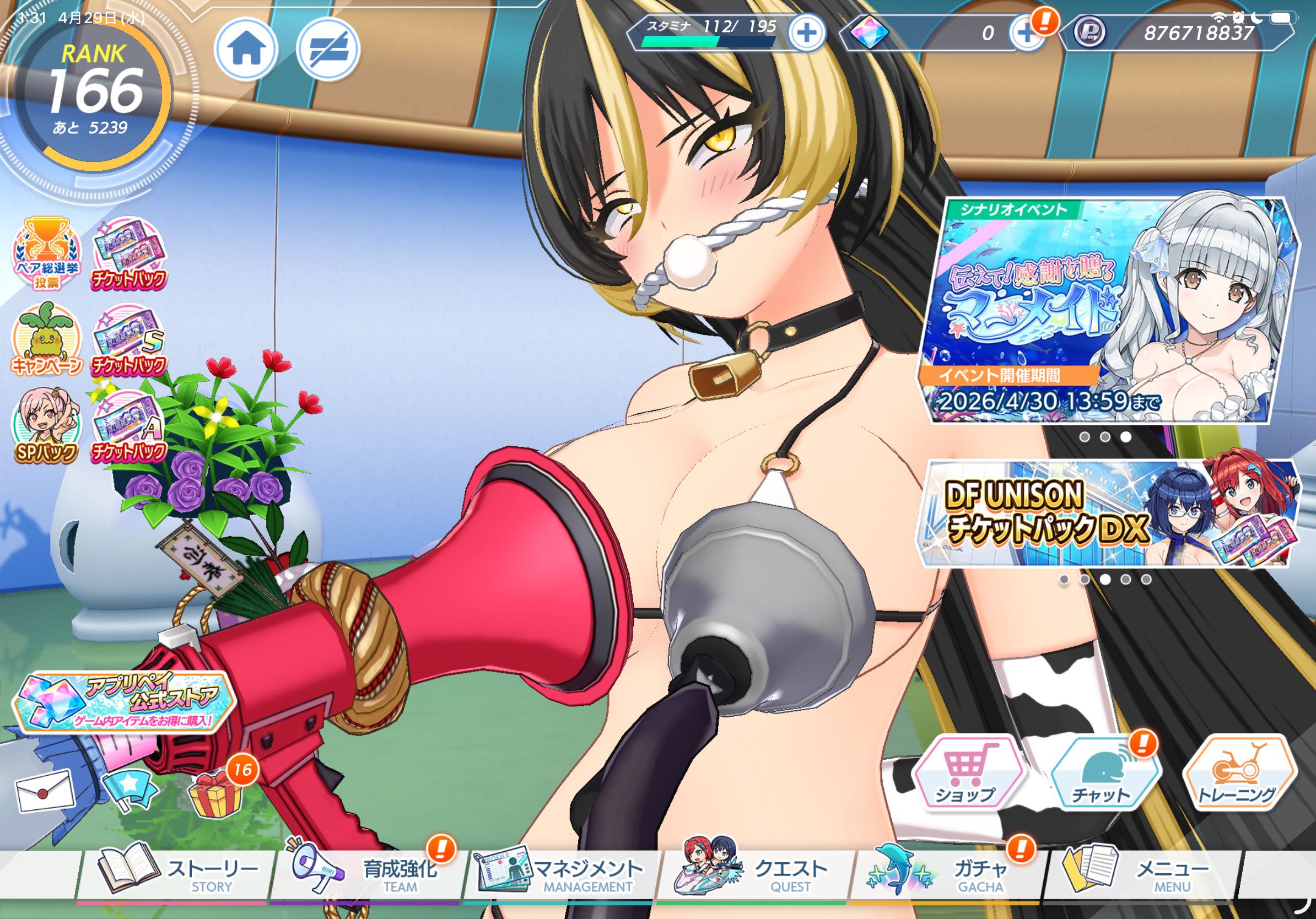Open the AppPay official store banner

[124, 702]
